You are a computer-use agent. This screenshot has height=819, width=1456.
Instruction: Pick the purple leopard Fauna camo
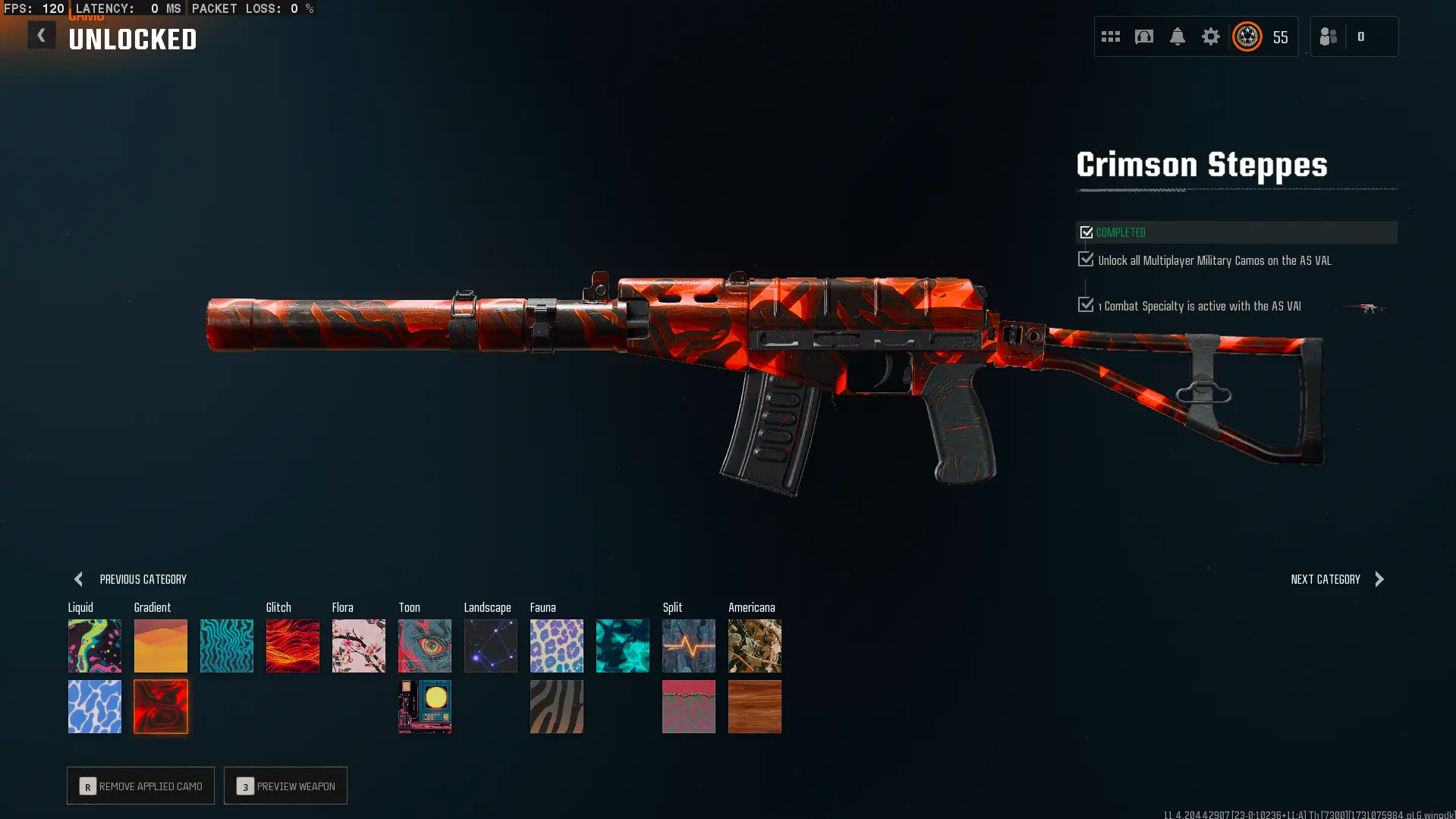click(x=557, y=646)
